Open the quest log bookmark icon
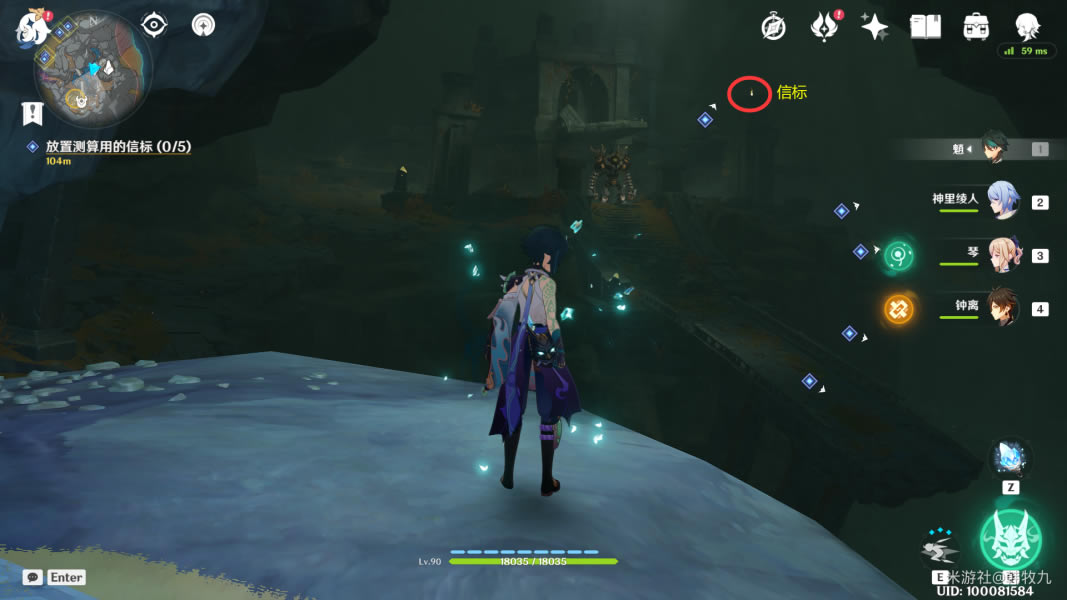Screen dimensions: 1067x600 [32, 114]
